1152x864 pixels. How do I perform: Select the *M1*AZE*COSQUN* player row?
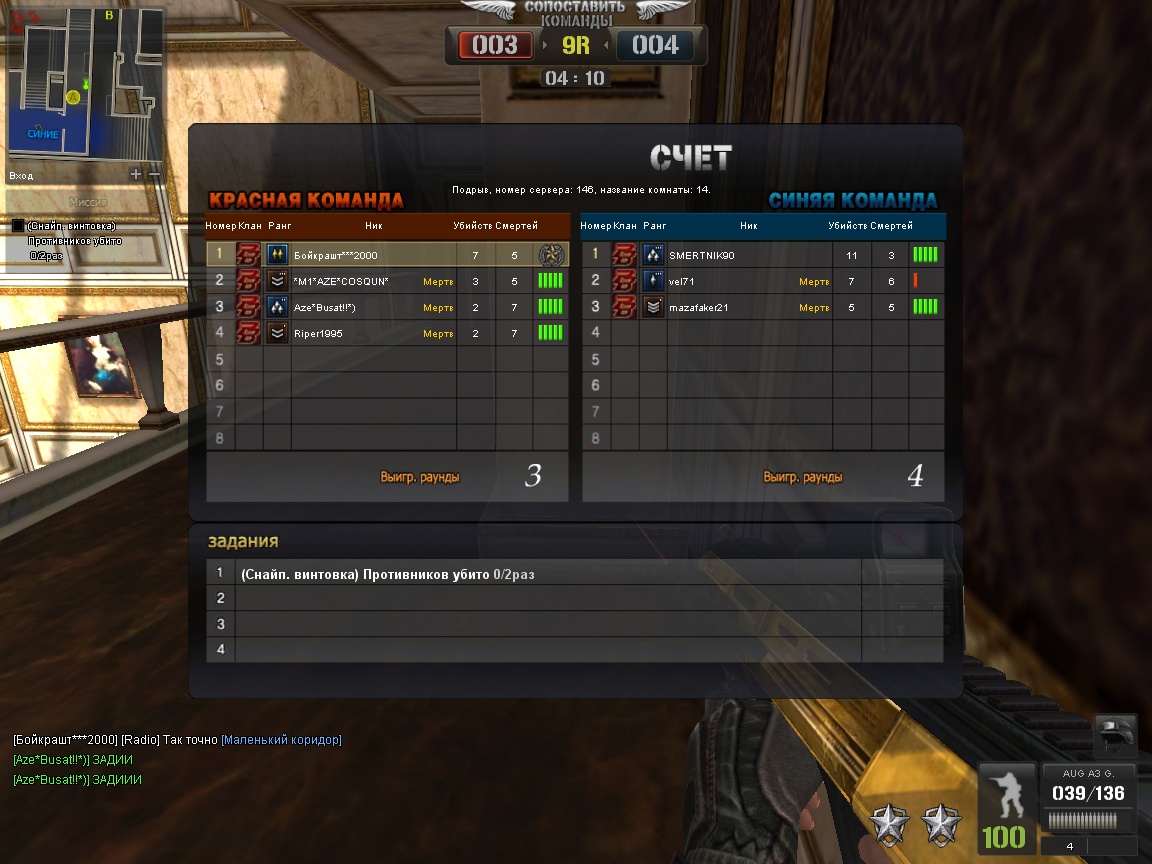(x=387, y=281)
